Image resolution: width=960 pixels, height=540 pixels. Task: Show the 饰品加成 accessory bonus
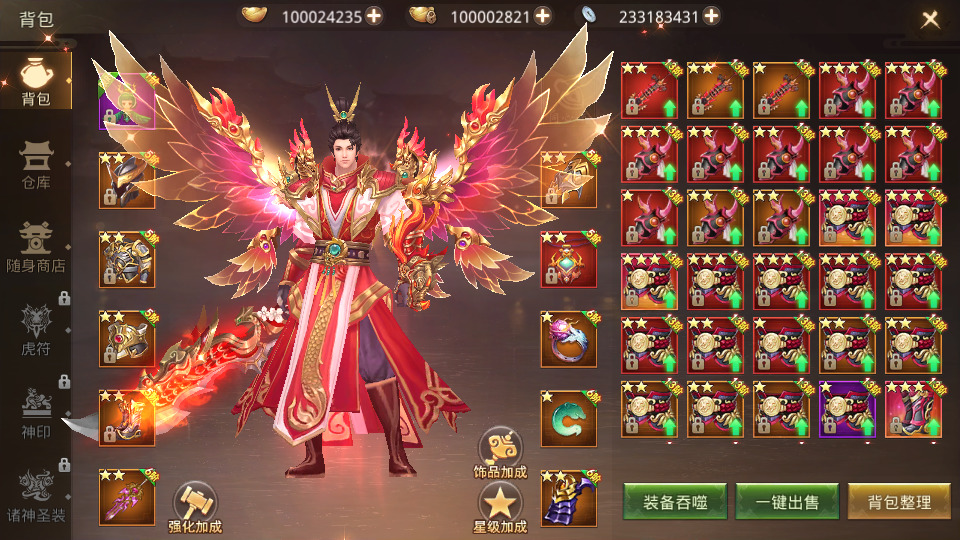point(500,452)
